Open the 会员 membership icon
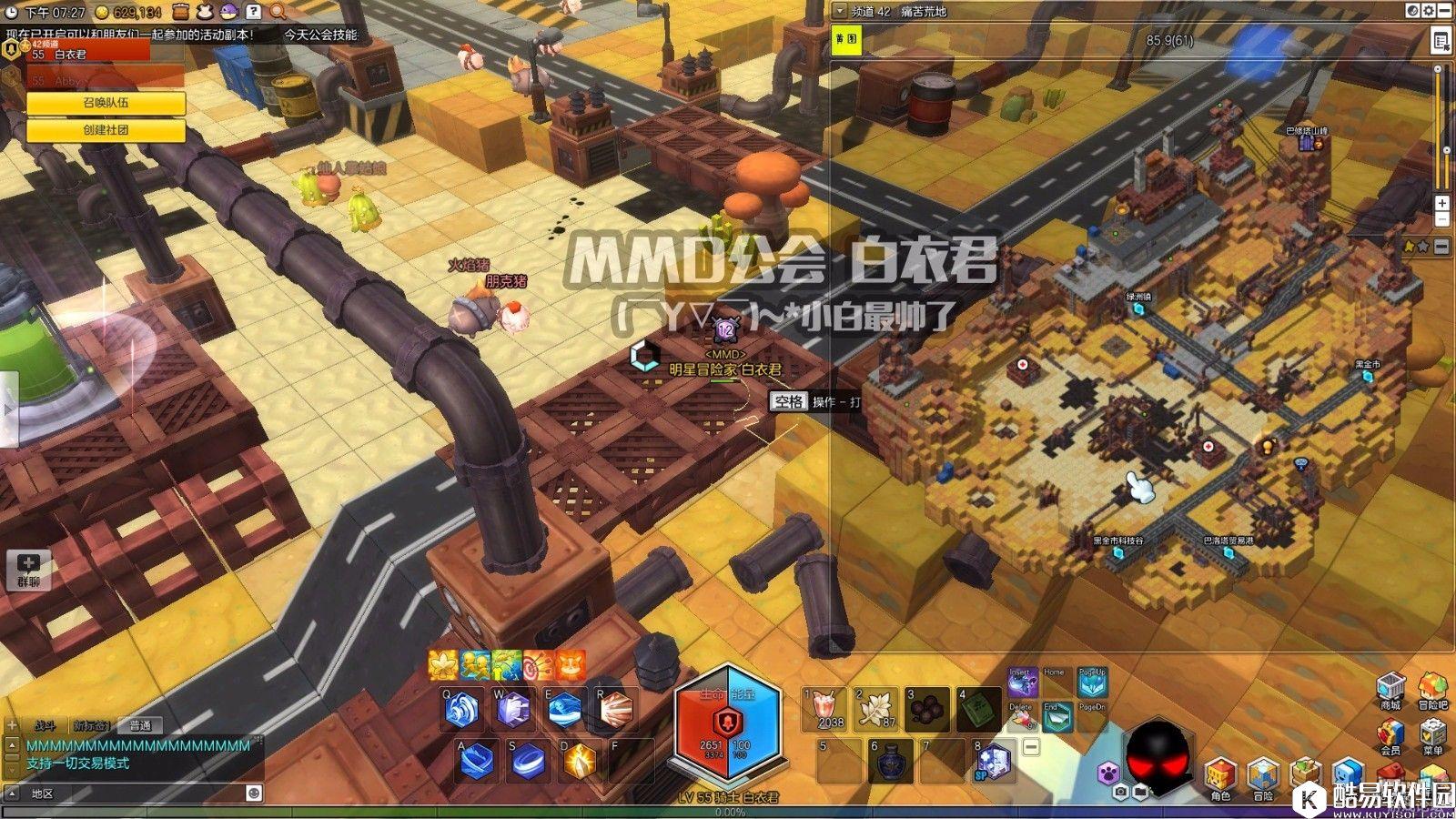This screenshot has width=1456, height=819. (1390, 737)
